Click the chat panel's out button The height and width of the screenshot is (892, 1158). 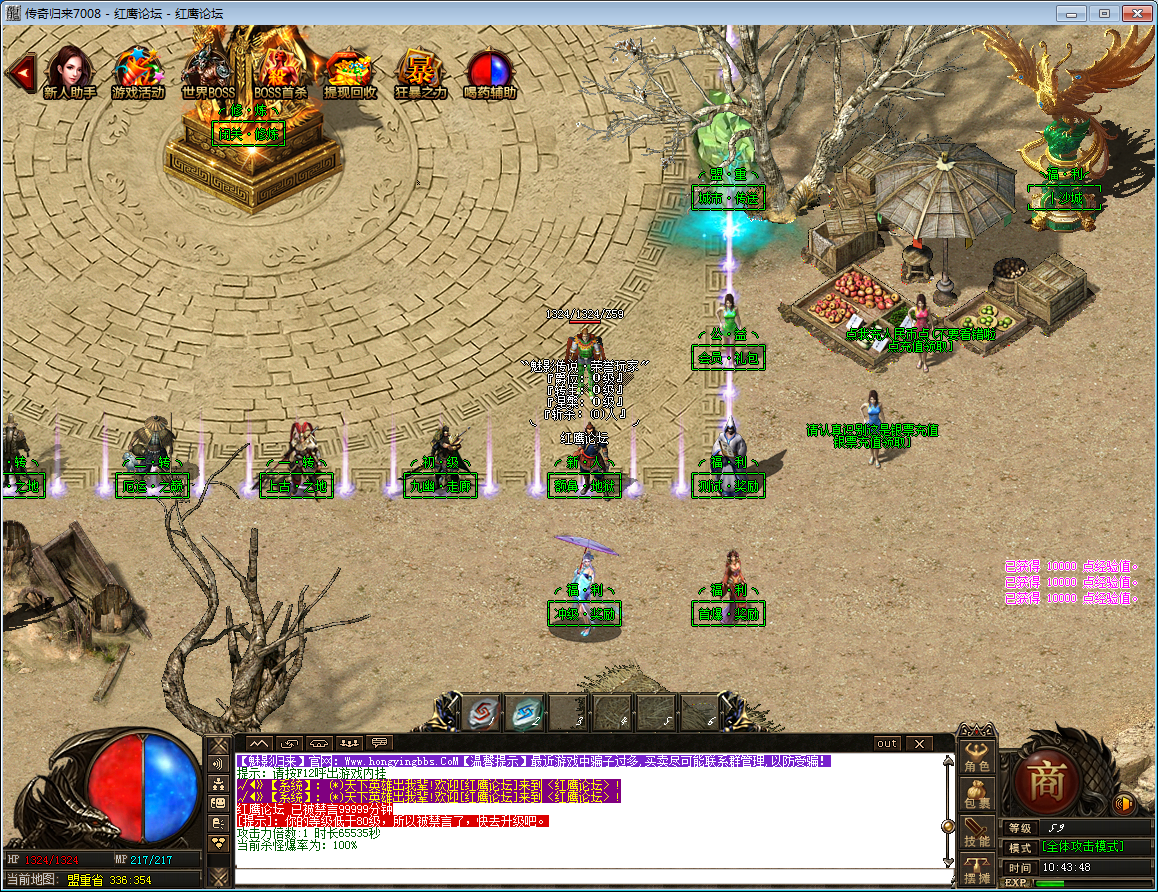pyautogui.click(x=887, y=743)
